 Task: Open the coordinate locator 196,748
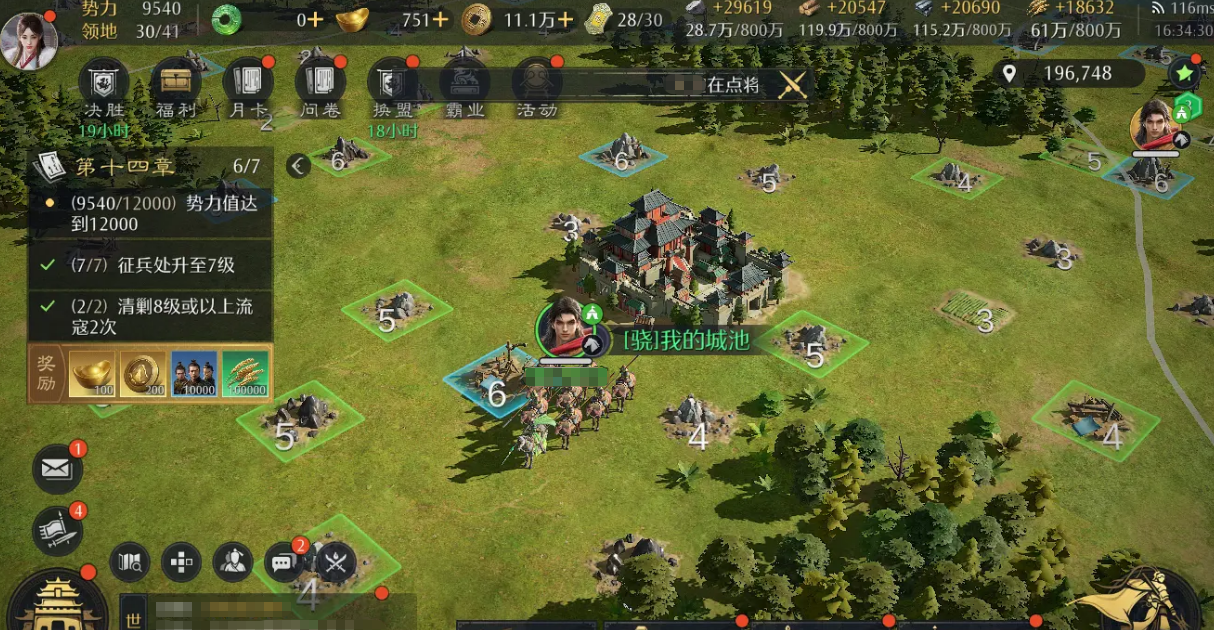click(1068, 73)
